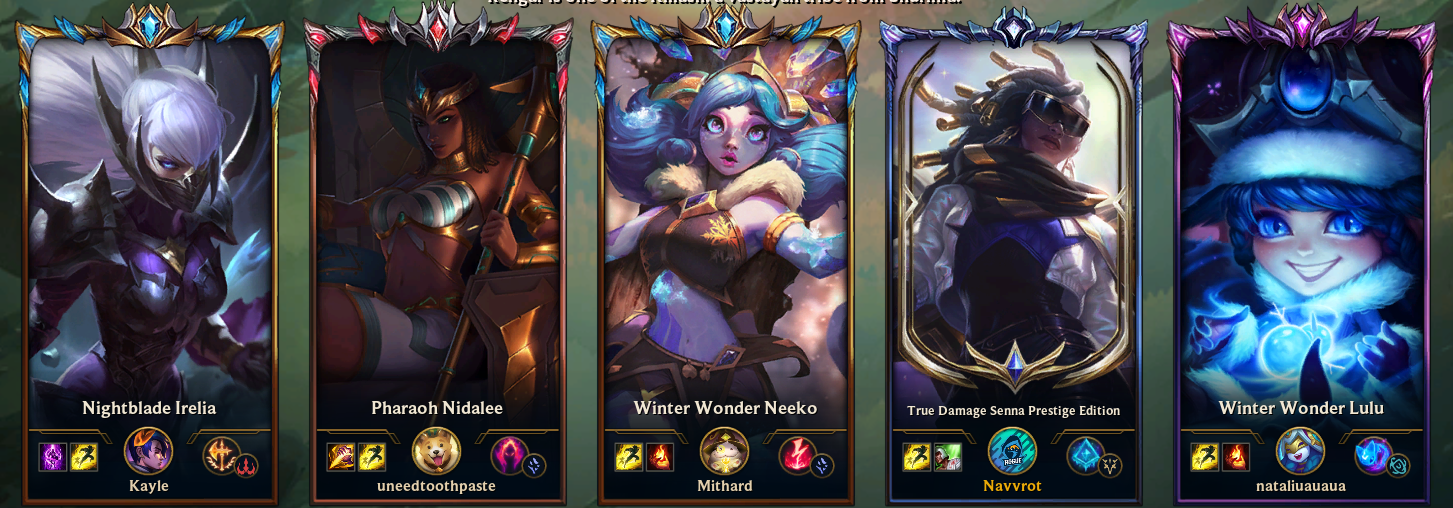Click the Ignite spell on Mithard's card

[x=660, y=457]
